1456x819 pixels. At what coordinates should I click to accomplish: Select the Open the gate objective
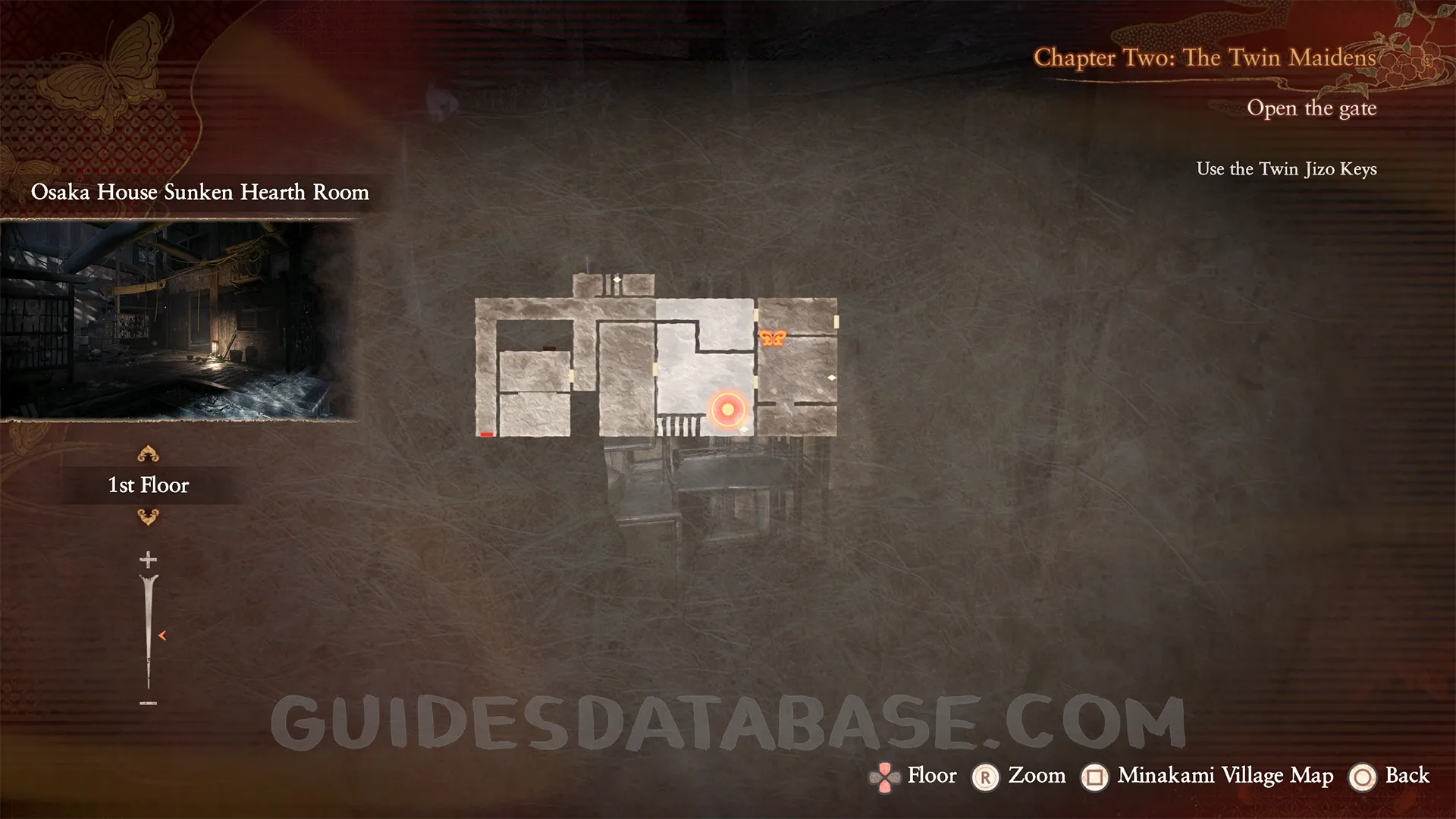pos(1311,108)
